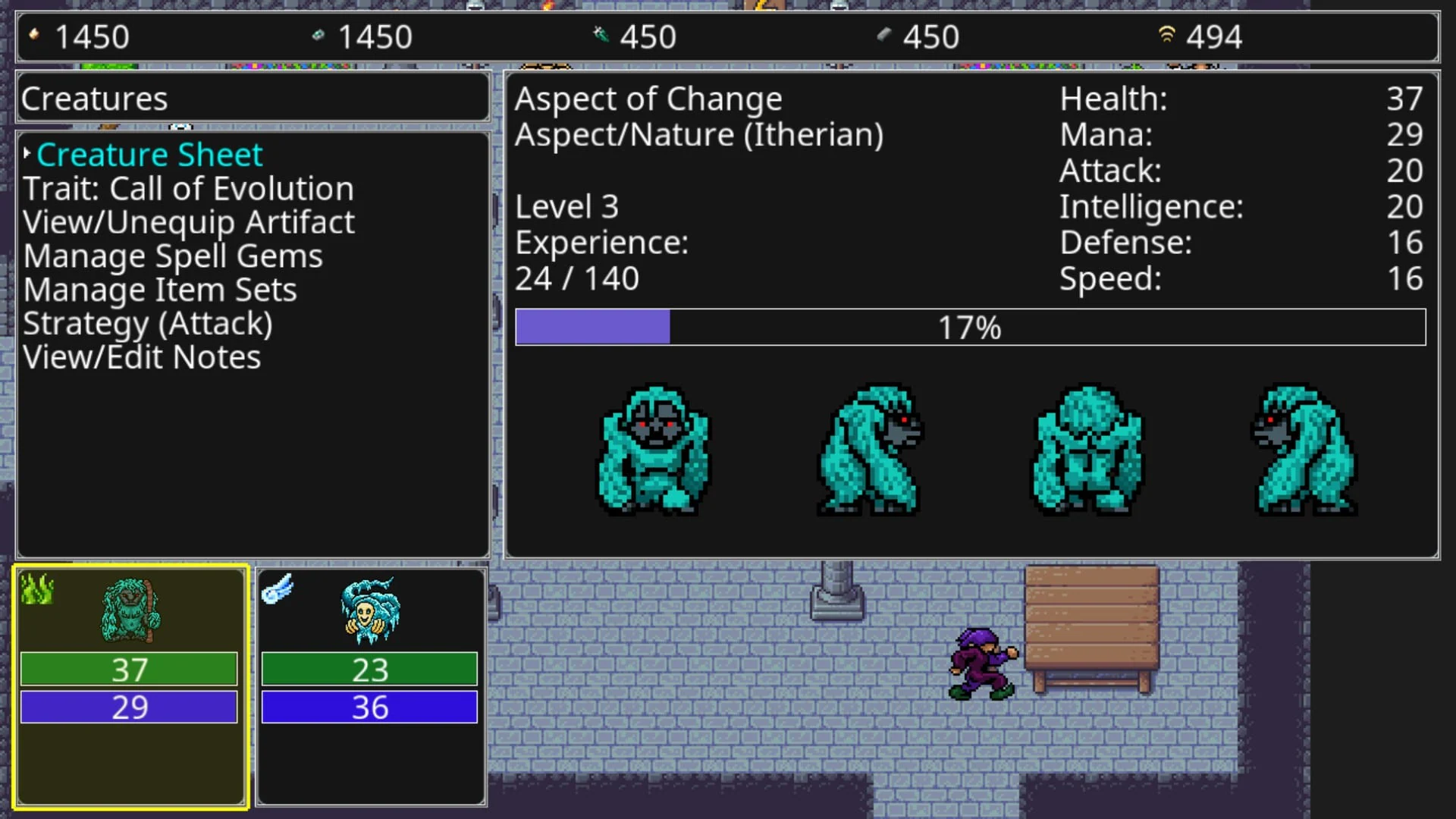Click the forward-facing Aspect of Change sprite

pos(654,451)
